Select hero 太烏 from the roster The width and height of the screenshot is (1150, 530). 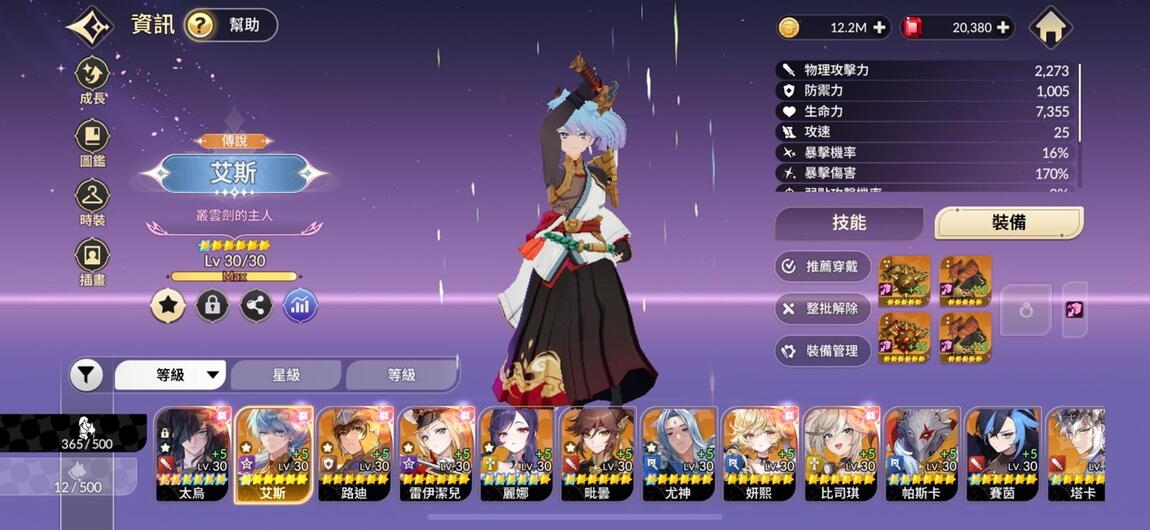tap(193, 454)
